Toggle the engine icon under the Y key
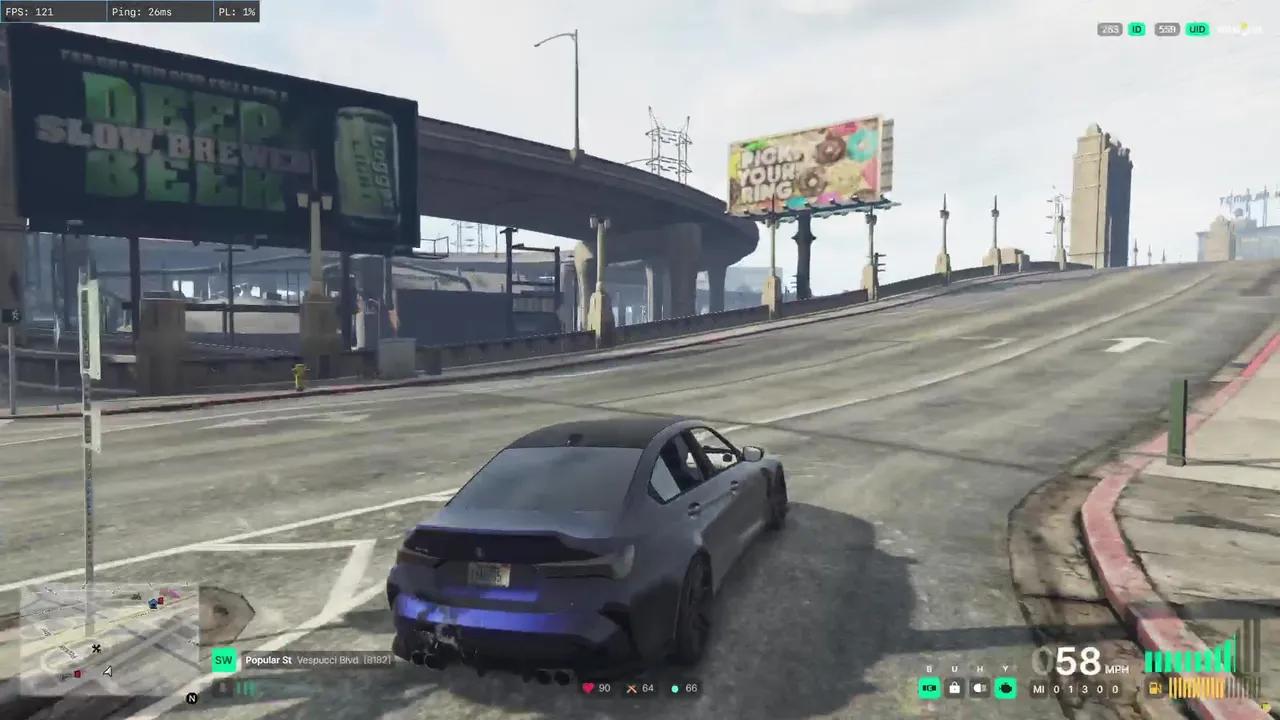 coord(1006,688)
